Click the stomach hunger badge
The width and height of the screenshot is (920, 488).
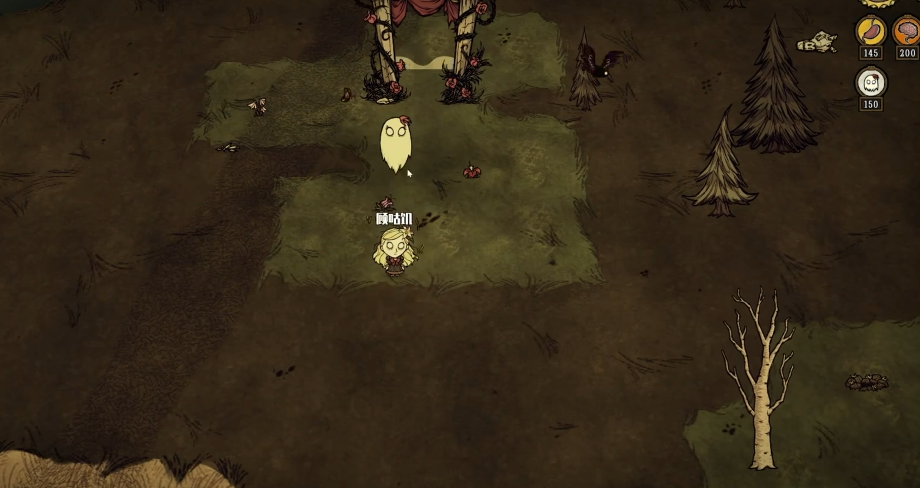[x=870, y=31]
